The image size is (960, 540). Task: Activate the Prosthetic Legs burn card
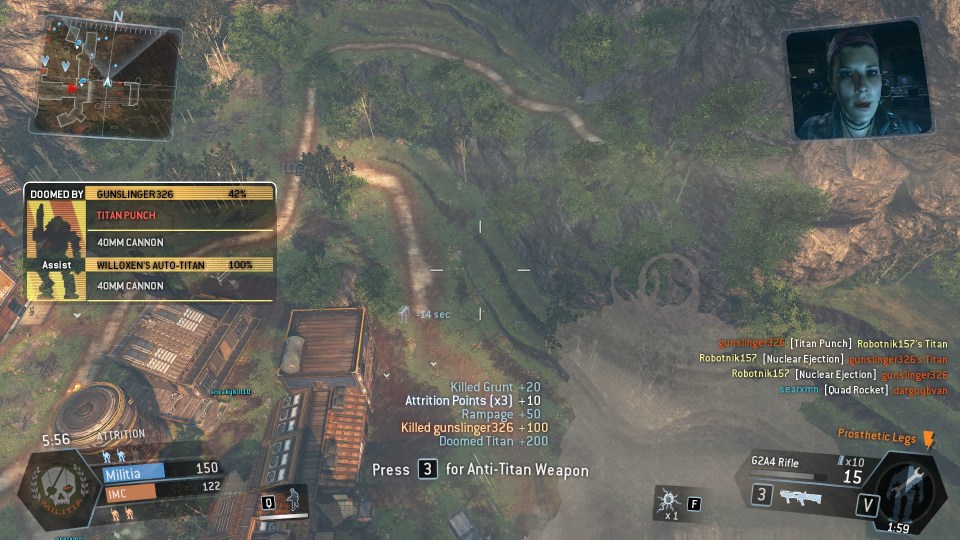tap(928, 440)
